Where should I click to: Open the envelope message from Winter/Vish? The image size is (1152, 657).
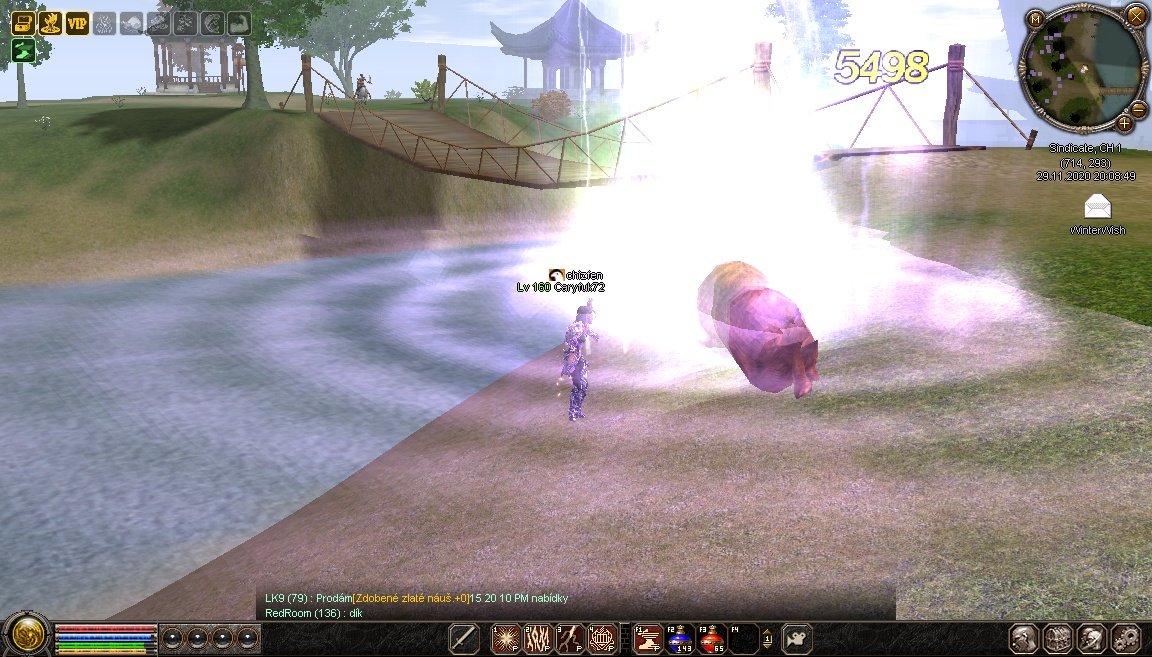1098,207
